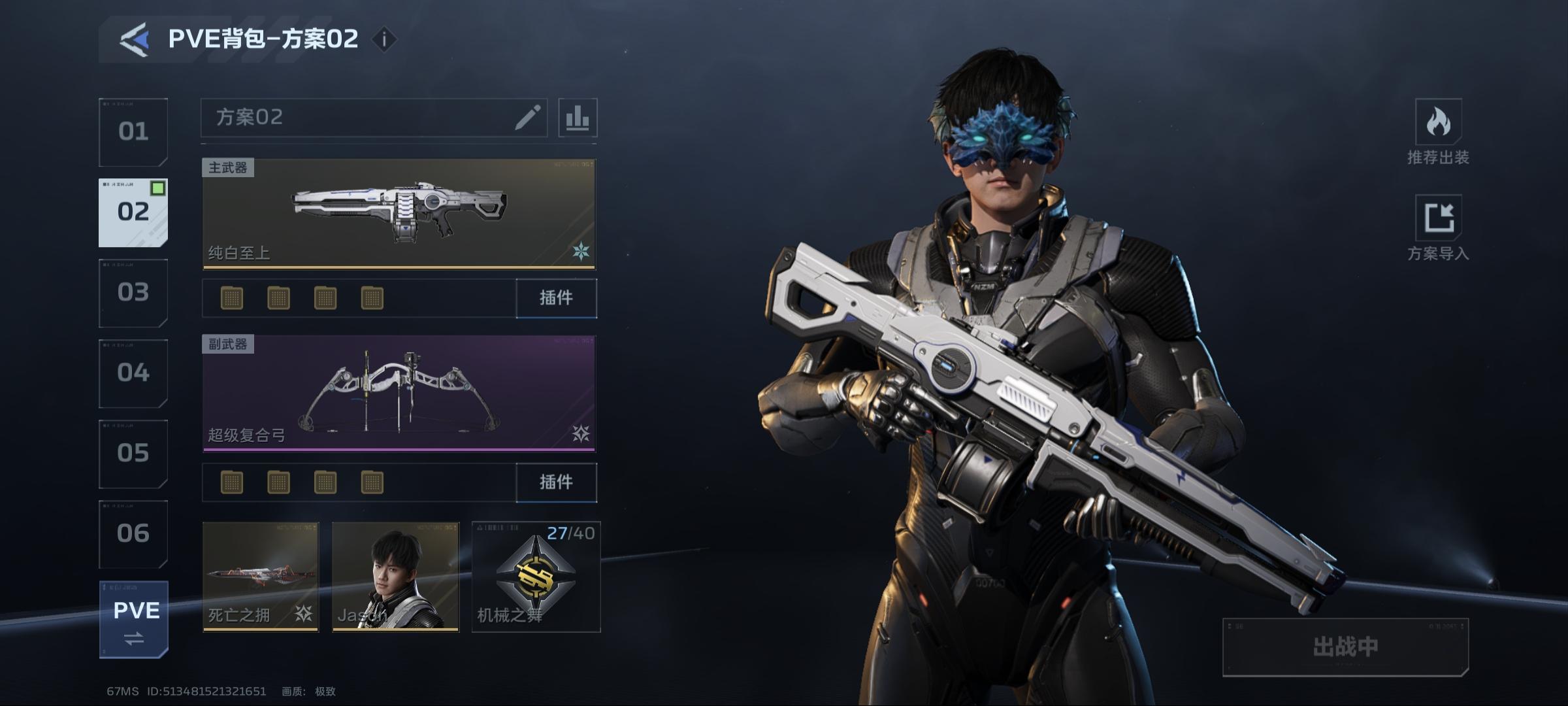1568x706 pixels.
Task: Open the info icon beside PVE背包 title
Action: click(x=384, y=40)
